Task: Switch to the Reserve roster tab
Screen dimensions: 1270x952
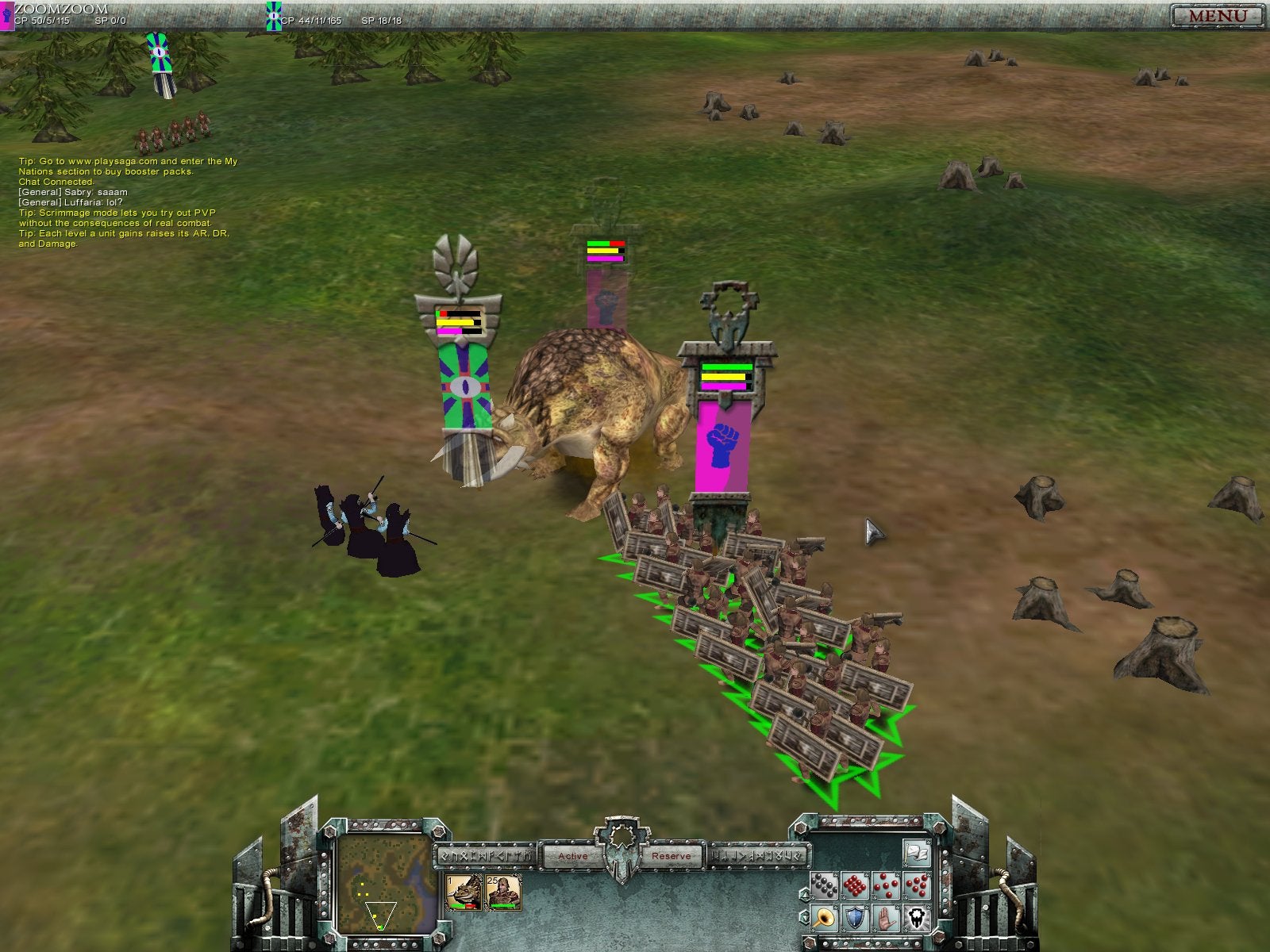Action: pyautogui.click(x=671, y=856)
